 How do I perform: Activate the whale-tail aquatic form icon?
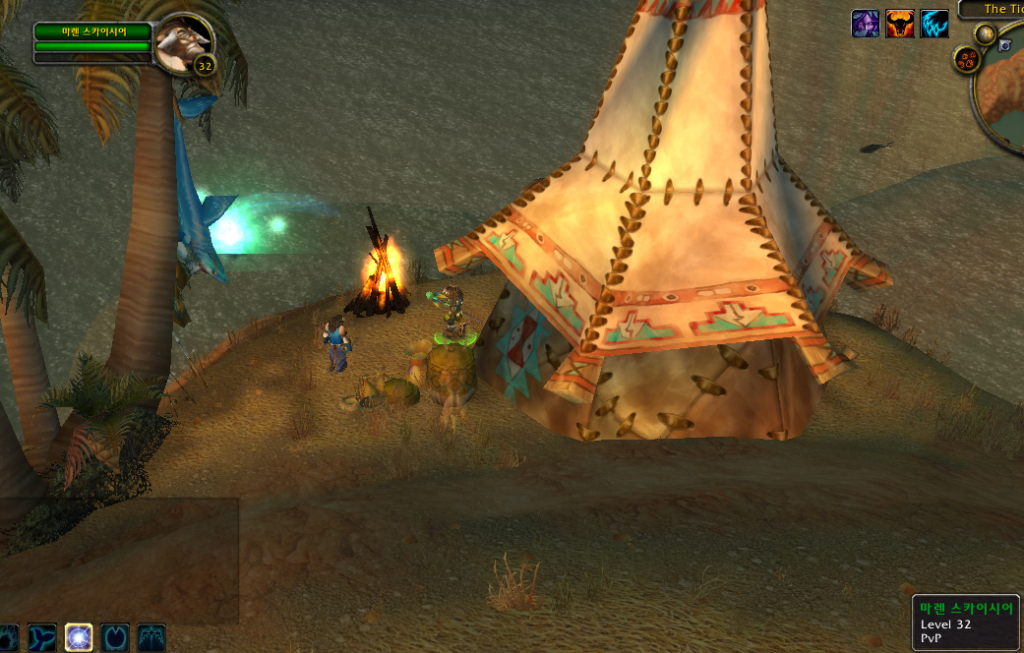(x=43, y=636)
